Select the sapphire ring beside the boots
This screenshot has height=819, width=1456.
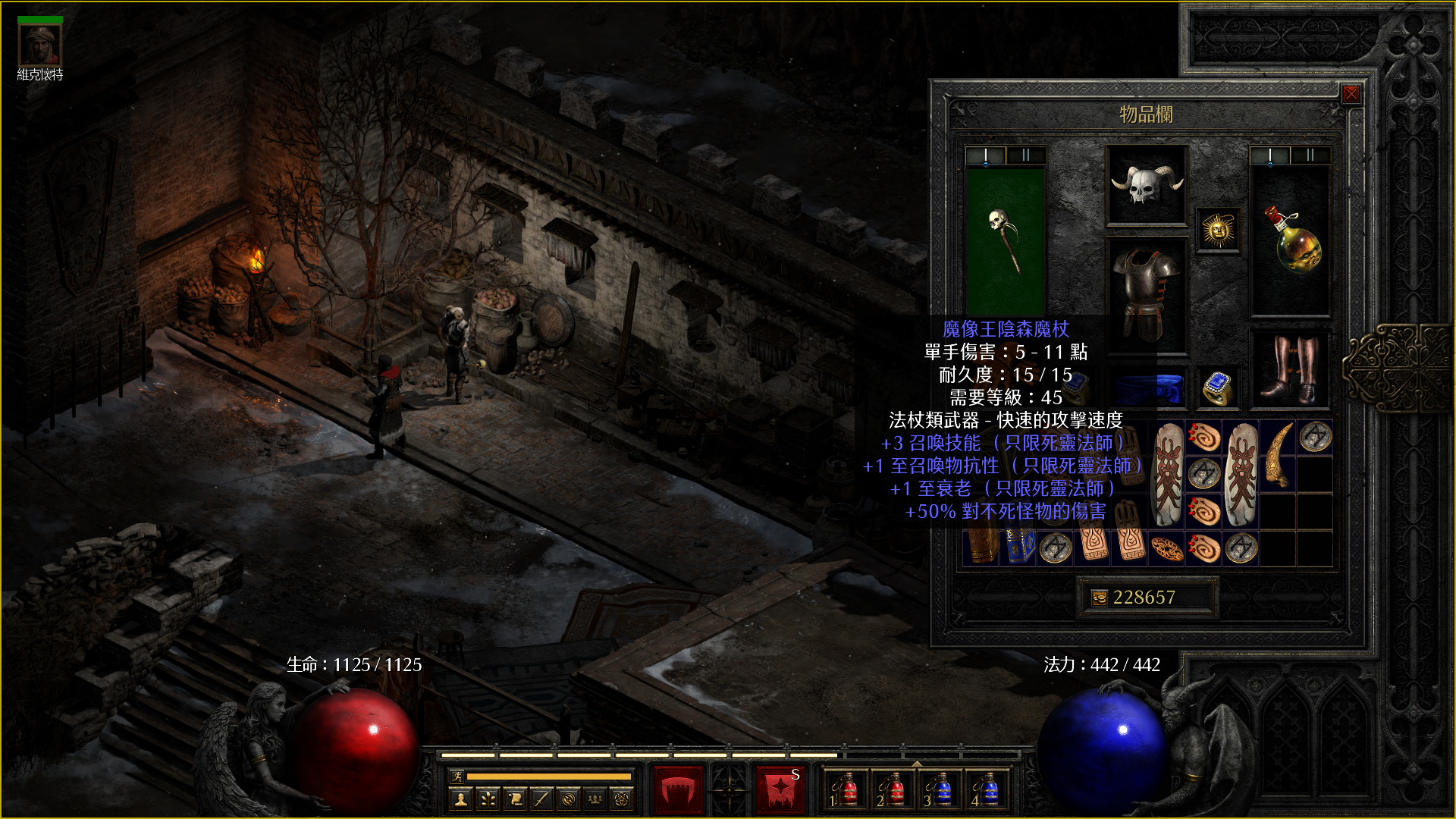click(x=1218, y=388)
